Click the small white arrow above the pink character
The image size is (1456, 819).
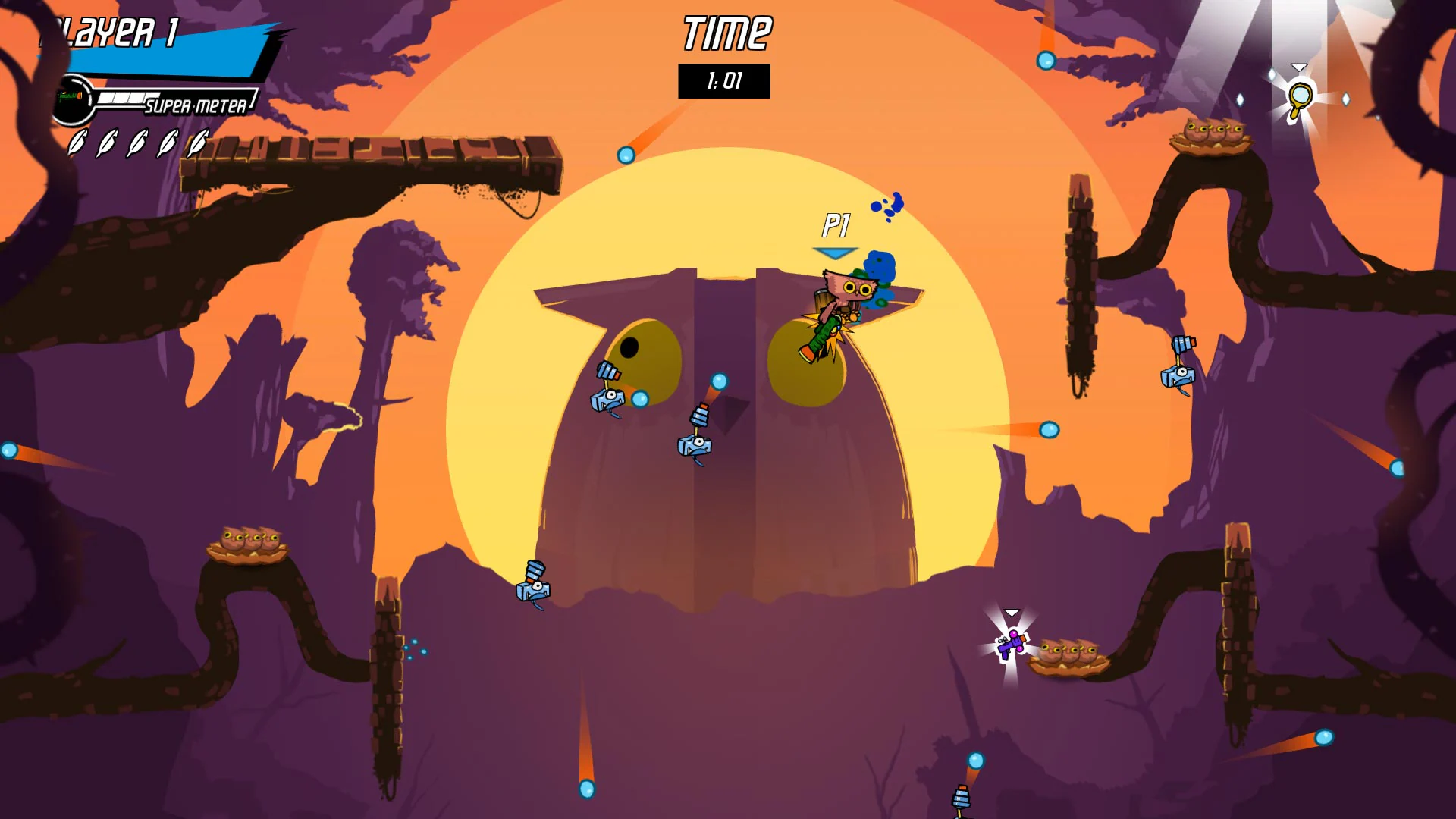[1010, 610]
